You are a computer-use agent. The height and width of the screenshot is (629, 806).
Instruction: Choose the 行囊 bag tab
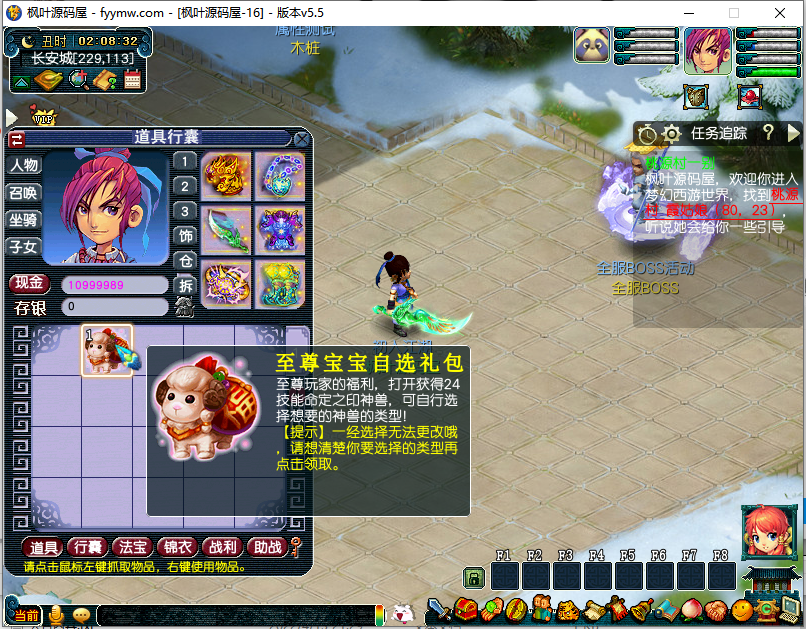[88, 547]
